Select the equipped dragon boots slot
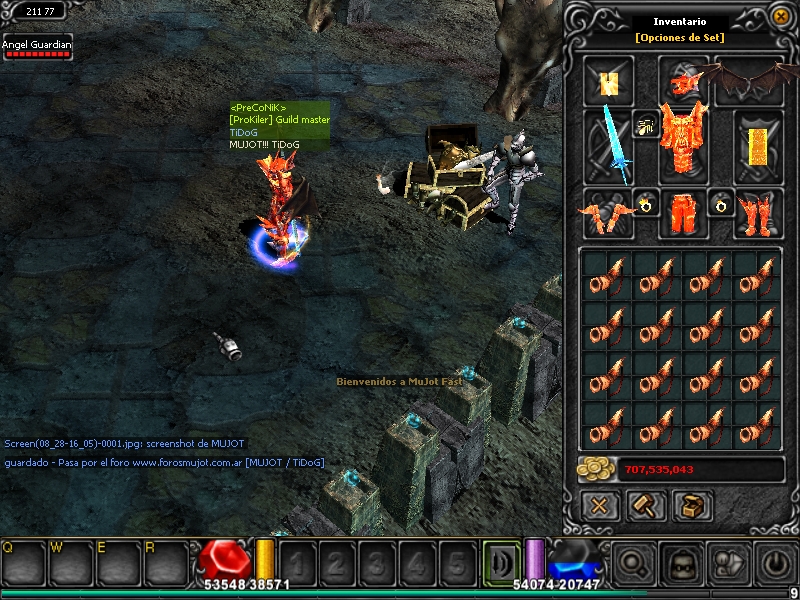 point(758,213)
